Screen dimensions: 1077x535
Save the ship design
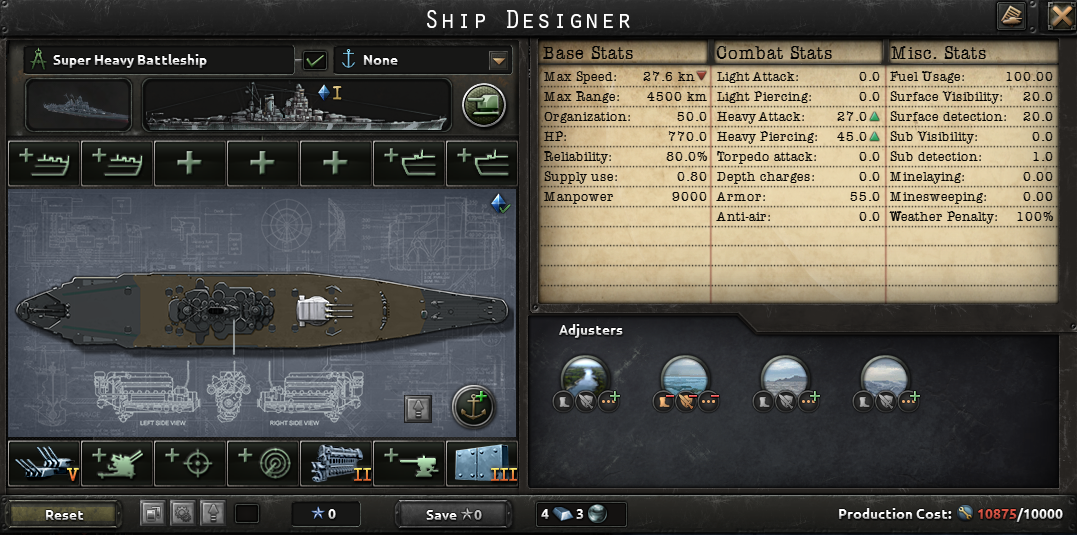coord(453,515)
